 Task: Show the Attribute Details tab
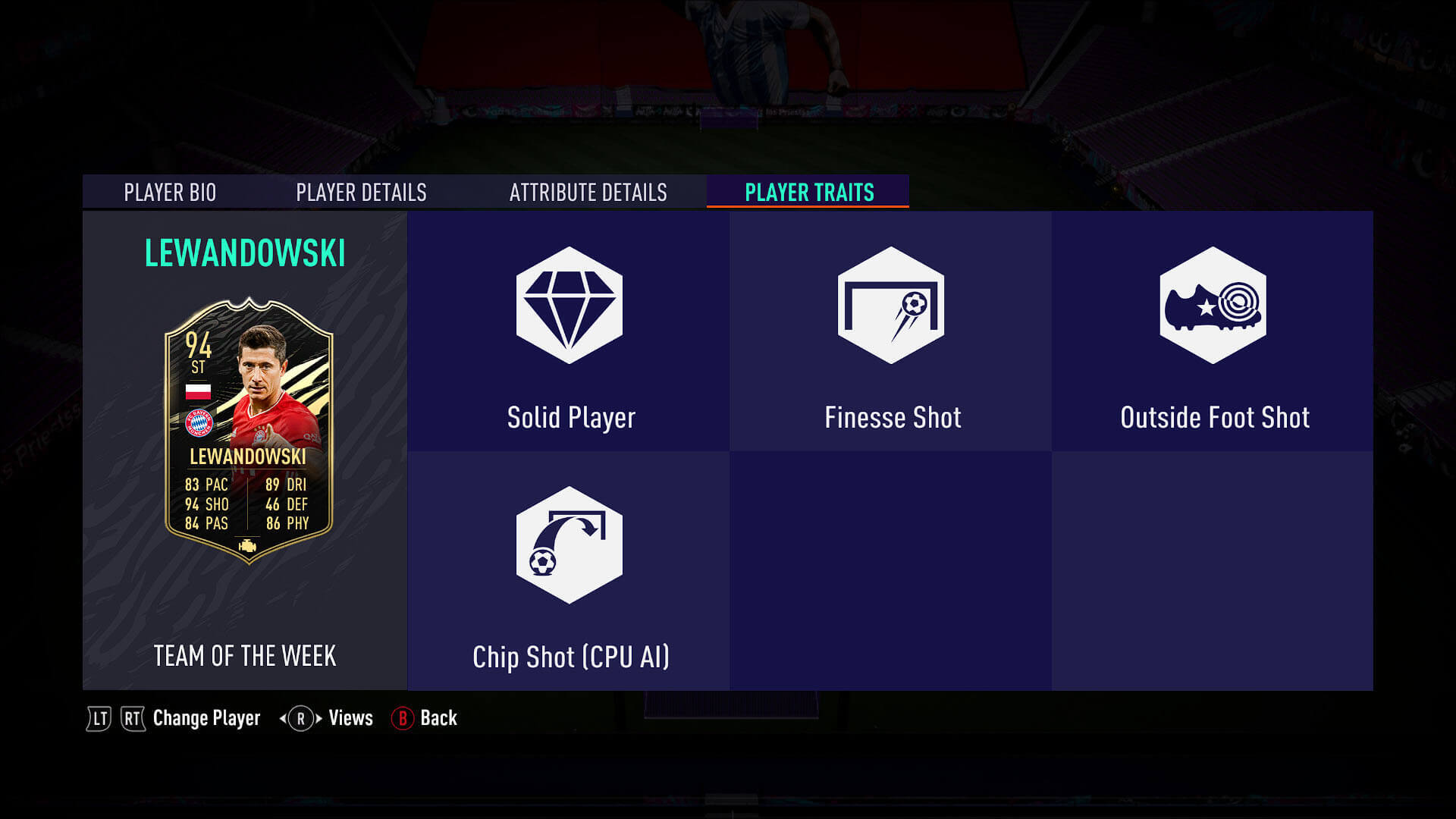[x=588, y=193]
